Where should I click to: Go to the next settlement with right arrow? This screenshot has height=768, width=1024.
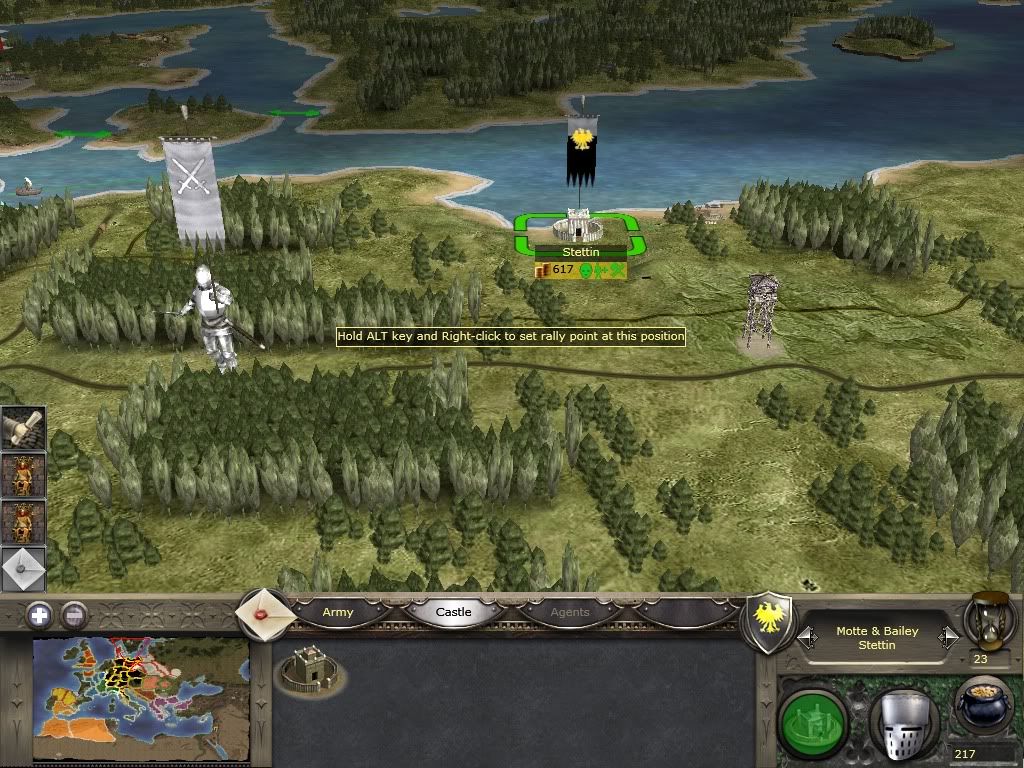point(948,637)
